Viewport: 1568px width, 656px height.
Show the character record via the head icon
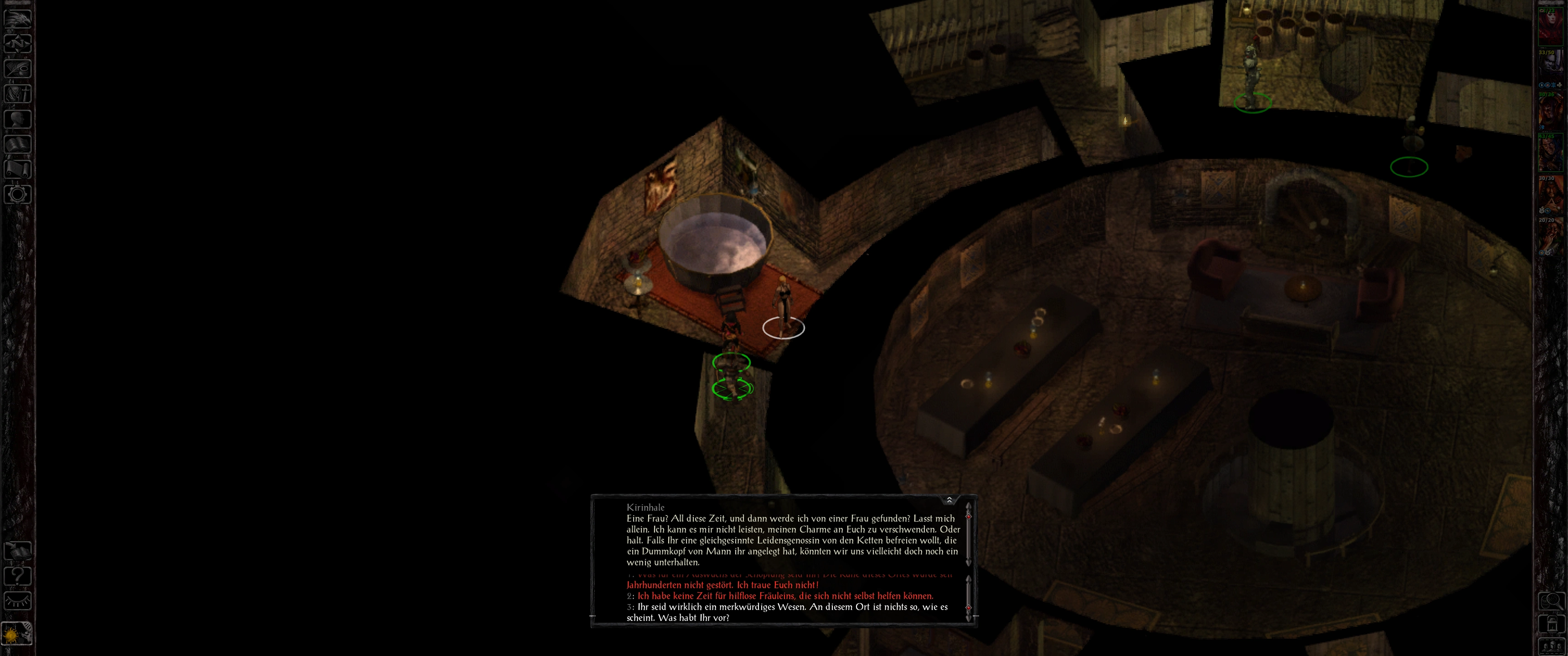(x=18, y=118)
